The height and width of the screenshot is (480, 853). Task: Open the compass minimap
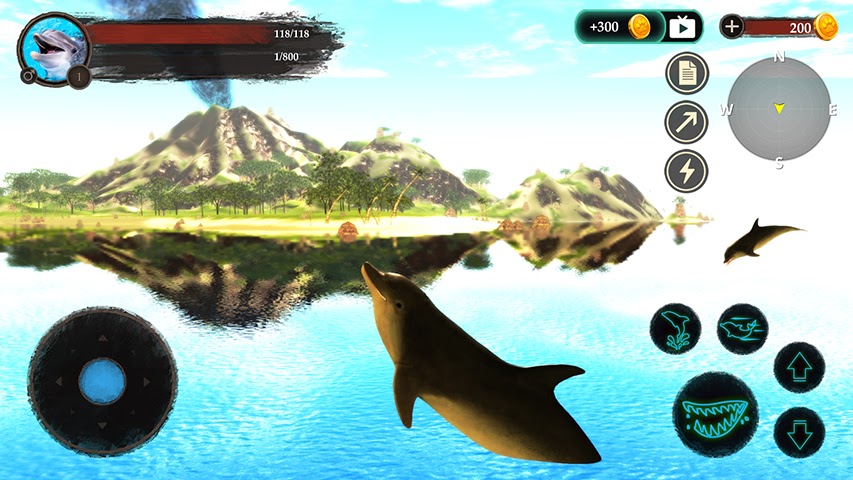coord(779,108)
